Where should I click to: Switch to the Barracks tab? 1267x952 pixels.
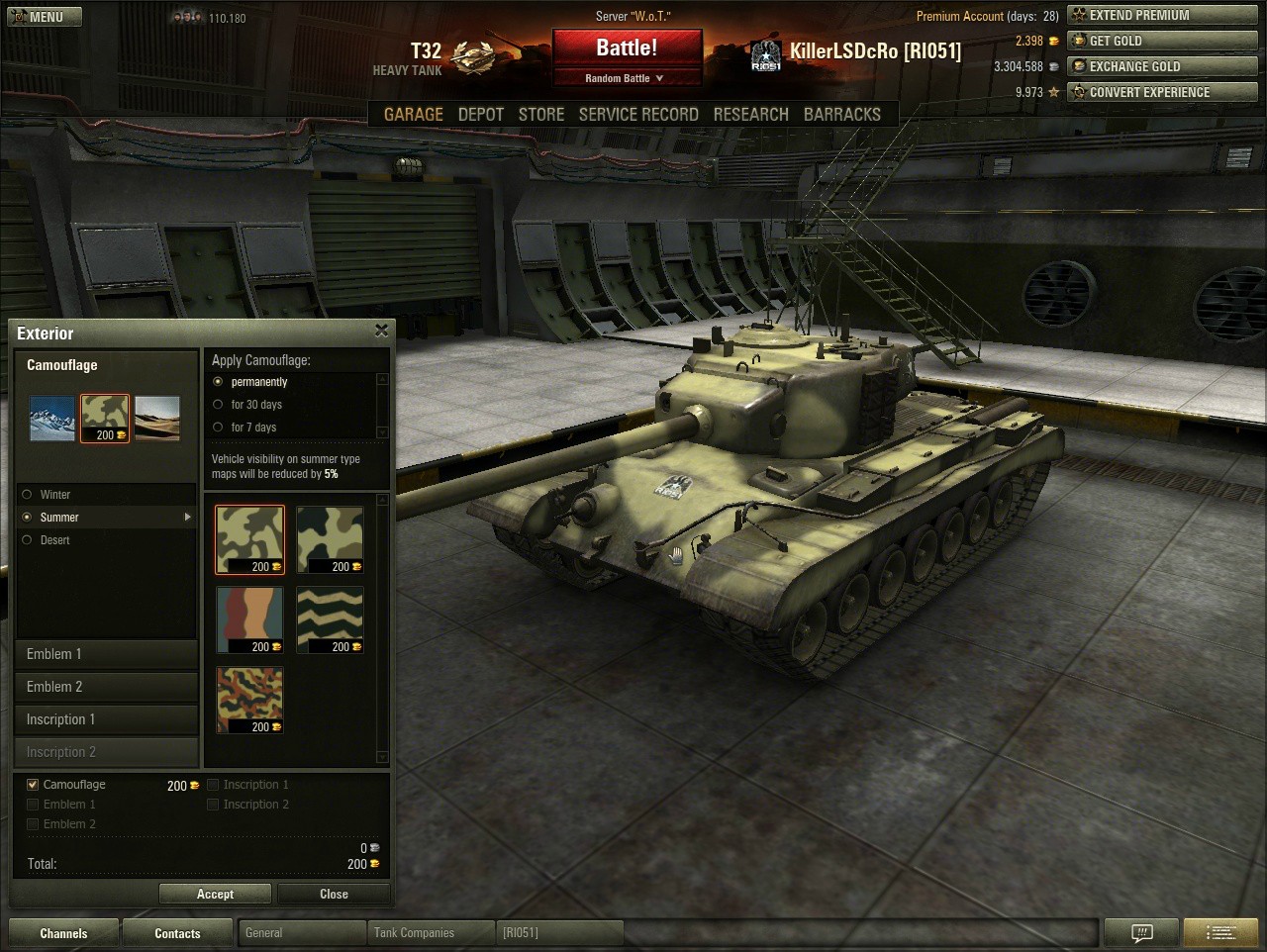pos(841,115)
